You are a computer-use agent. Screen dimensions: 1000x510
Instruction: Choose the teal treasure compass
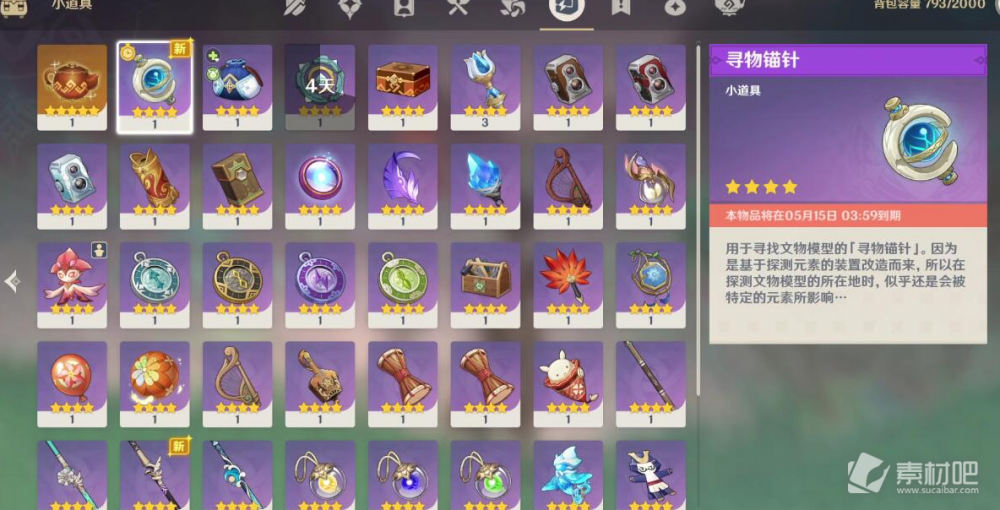click(x=155, y=279)
